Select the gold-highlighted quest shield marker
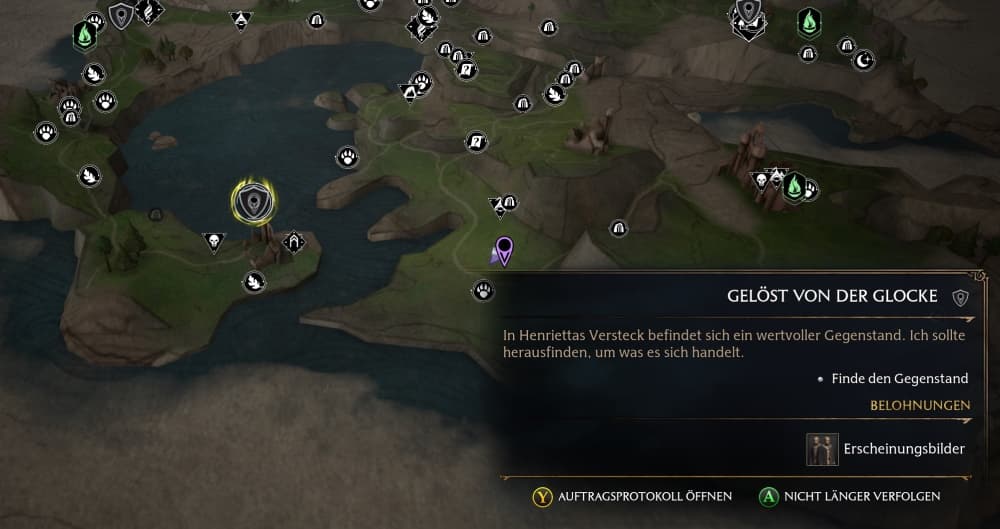 coord(254,202)
